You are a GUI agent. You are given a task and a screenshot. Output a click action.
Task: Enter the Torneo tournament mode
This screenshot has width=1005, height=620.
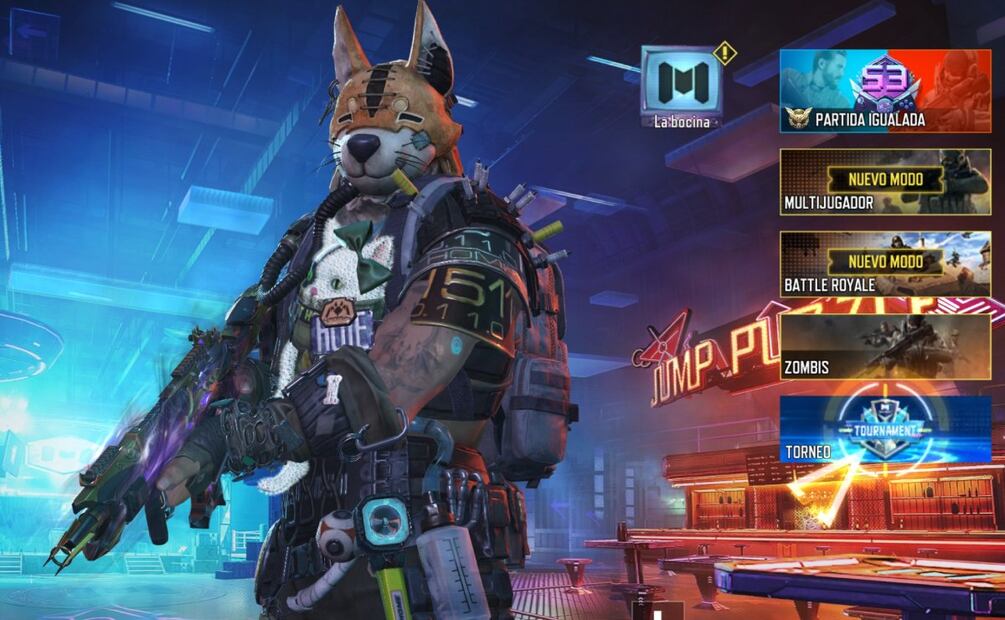click(885, 429)
